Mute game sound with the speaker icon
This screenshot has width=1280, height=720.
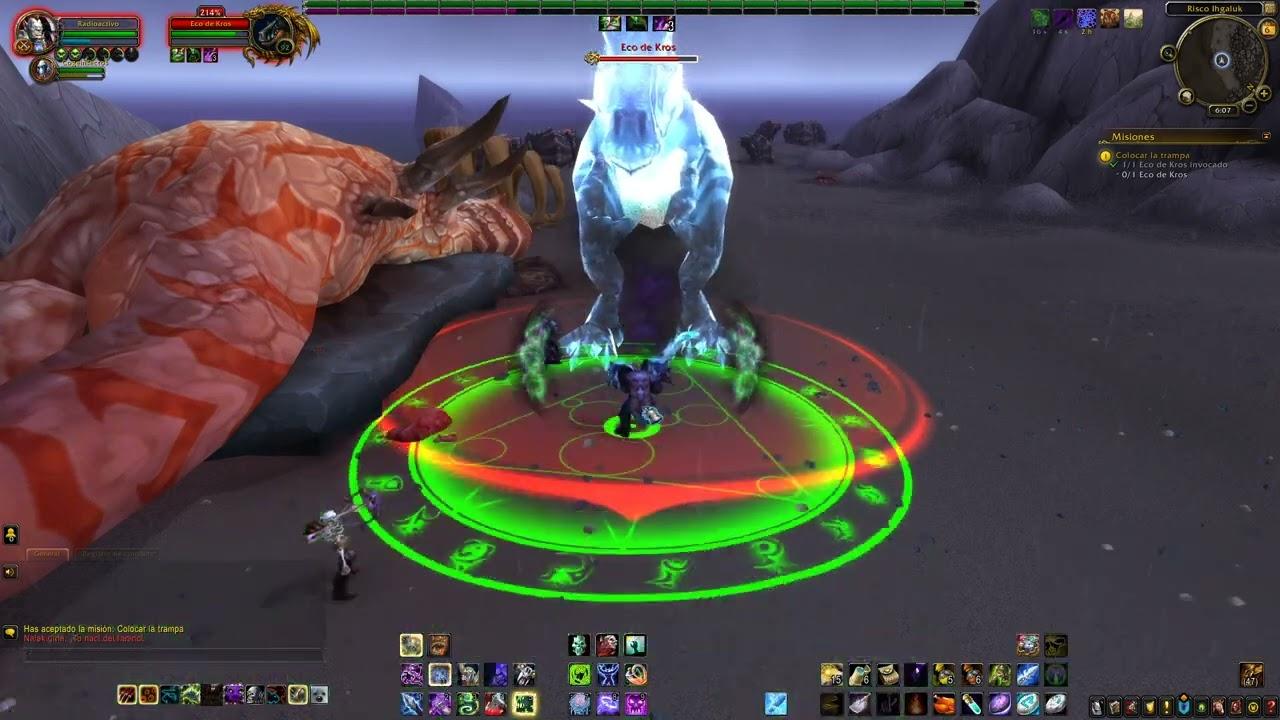(10, 572)
